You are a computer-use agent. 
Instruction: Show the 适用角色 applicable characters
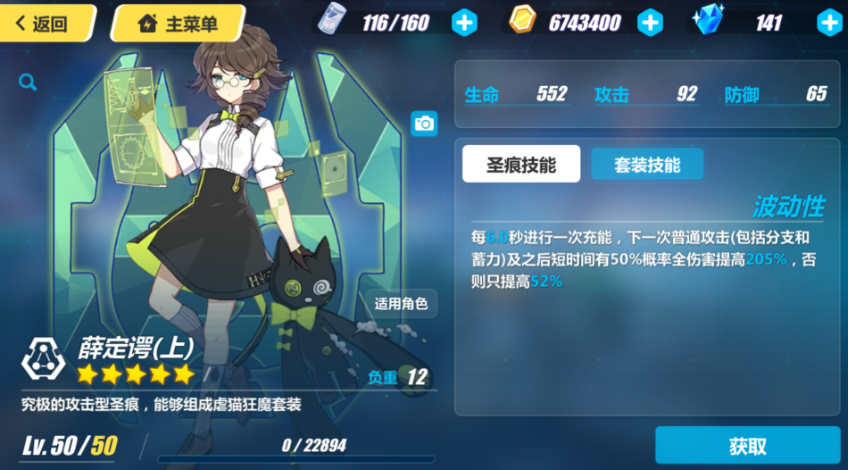(x=400, y=304)
